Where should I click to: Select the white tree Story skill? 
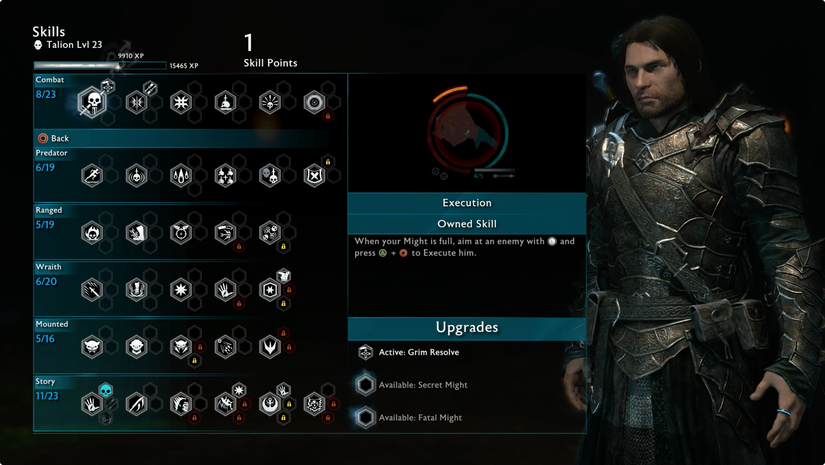click(x=270, y=404)
